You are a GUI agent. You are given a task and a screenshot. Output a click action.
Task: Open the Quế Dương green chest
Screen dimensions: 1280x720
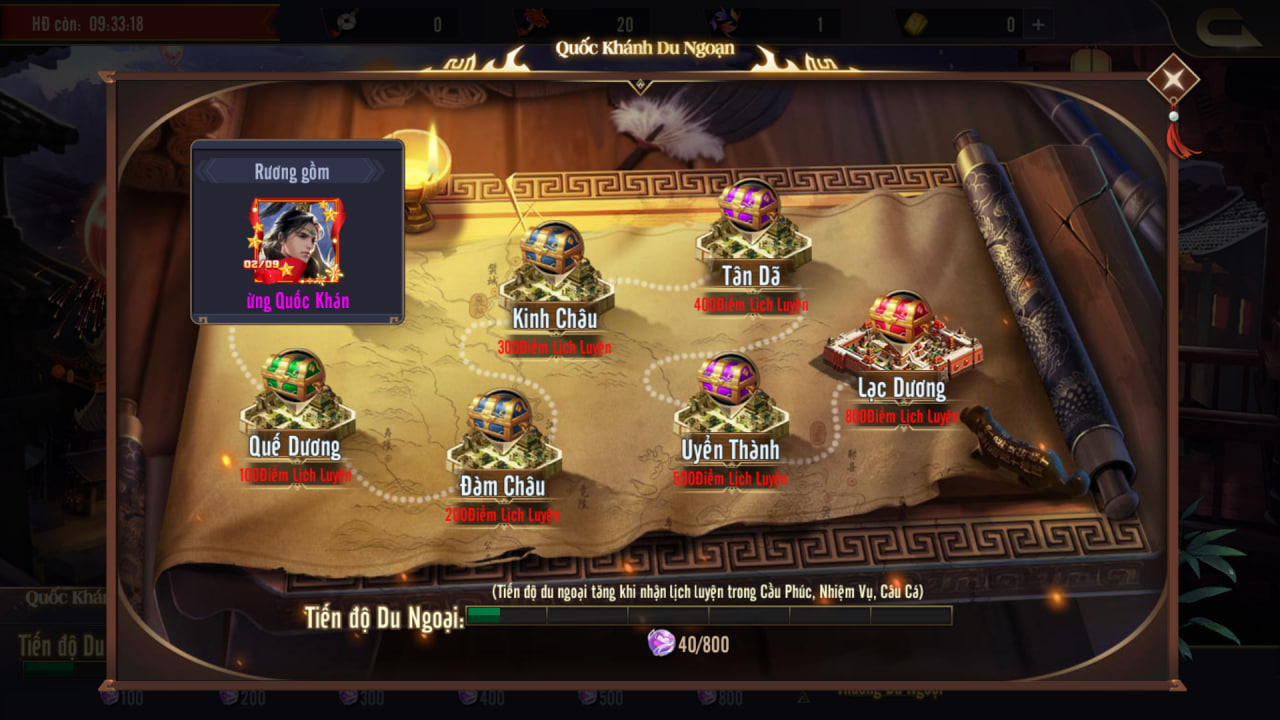pos(294,377)
